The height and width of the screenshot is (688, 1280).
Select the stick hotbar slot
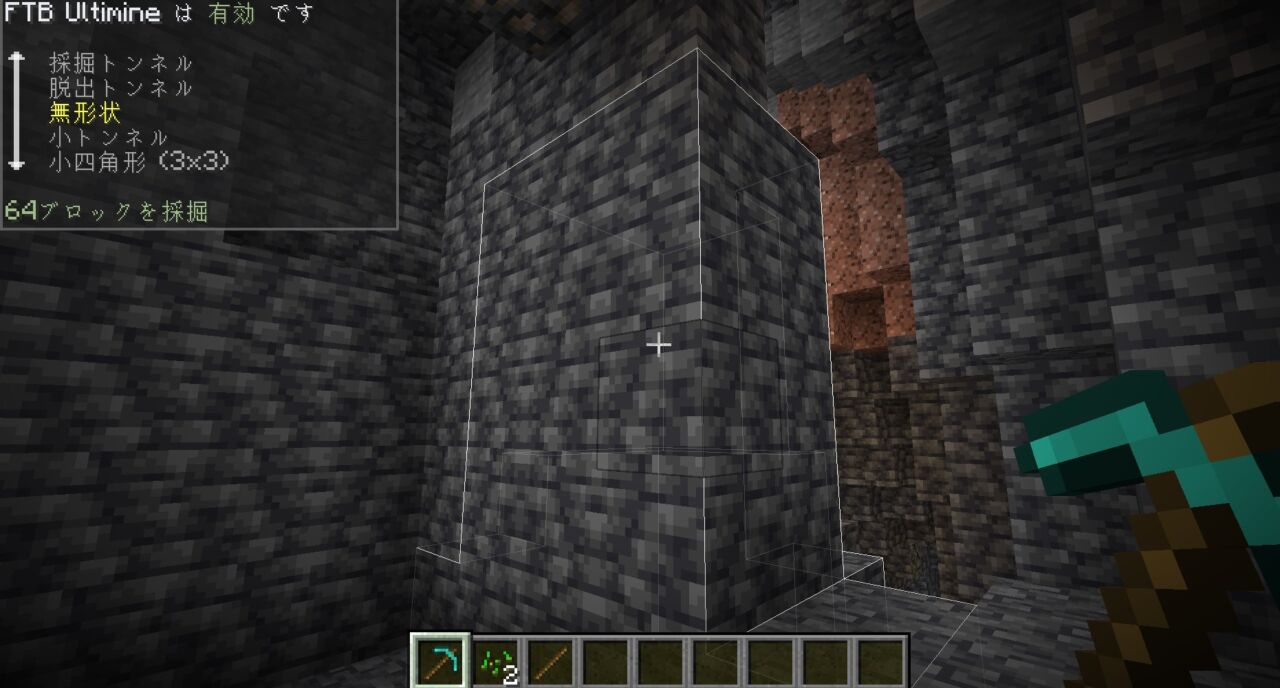point(551,661)
